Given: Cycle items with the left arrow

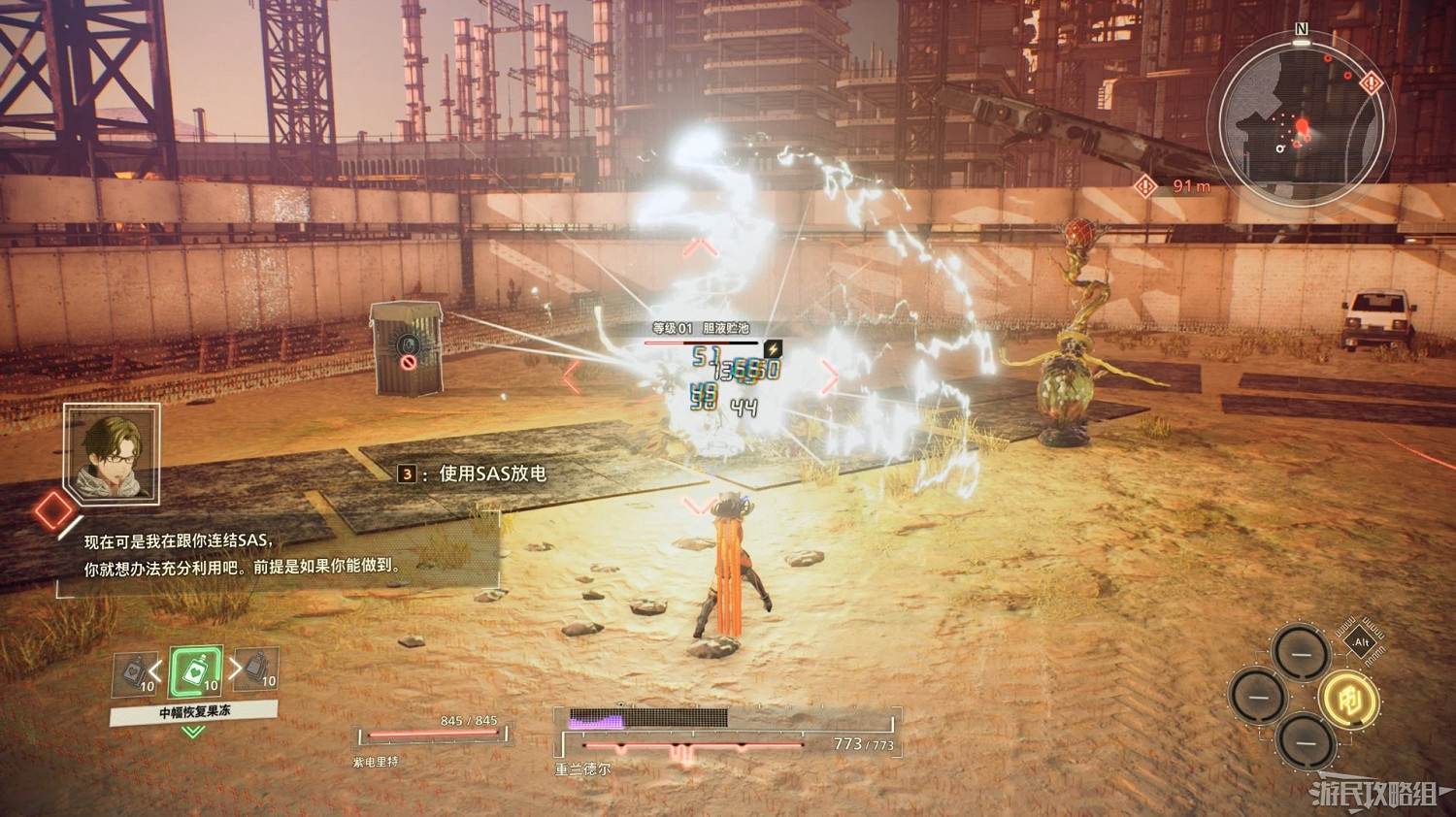Looking at the screenshot, I should [156, 669].
